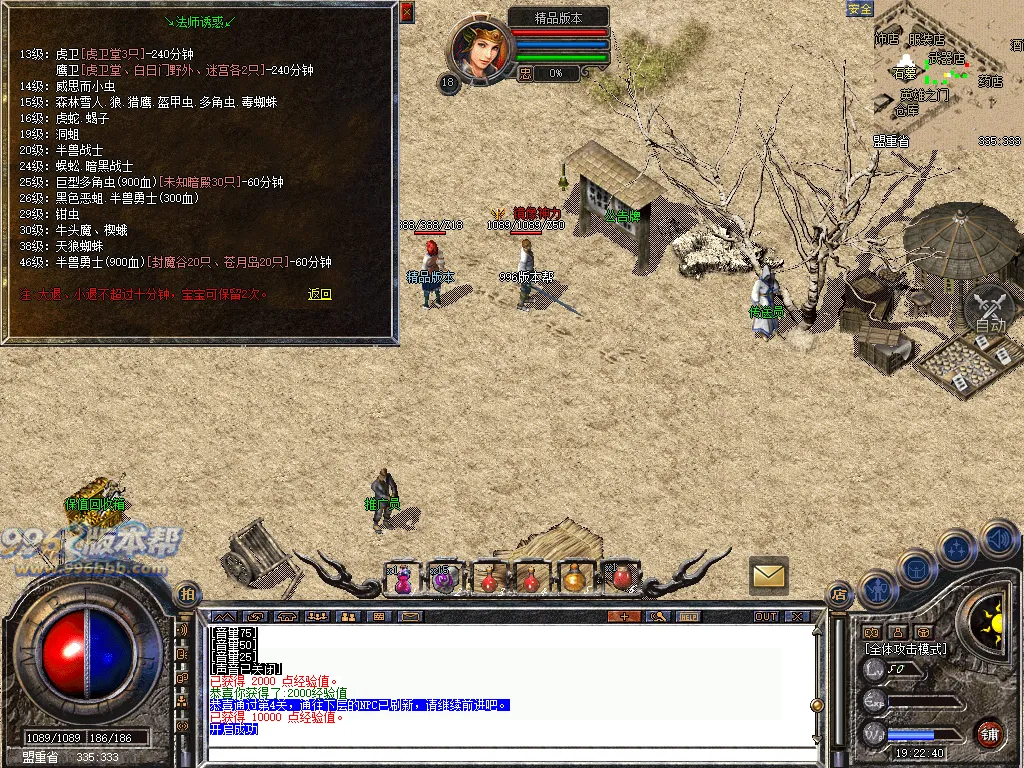The height and width of the screenshot is (768, 1024).
Task: Click the 返回 link in the panel
Action: (319, 294)
